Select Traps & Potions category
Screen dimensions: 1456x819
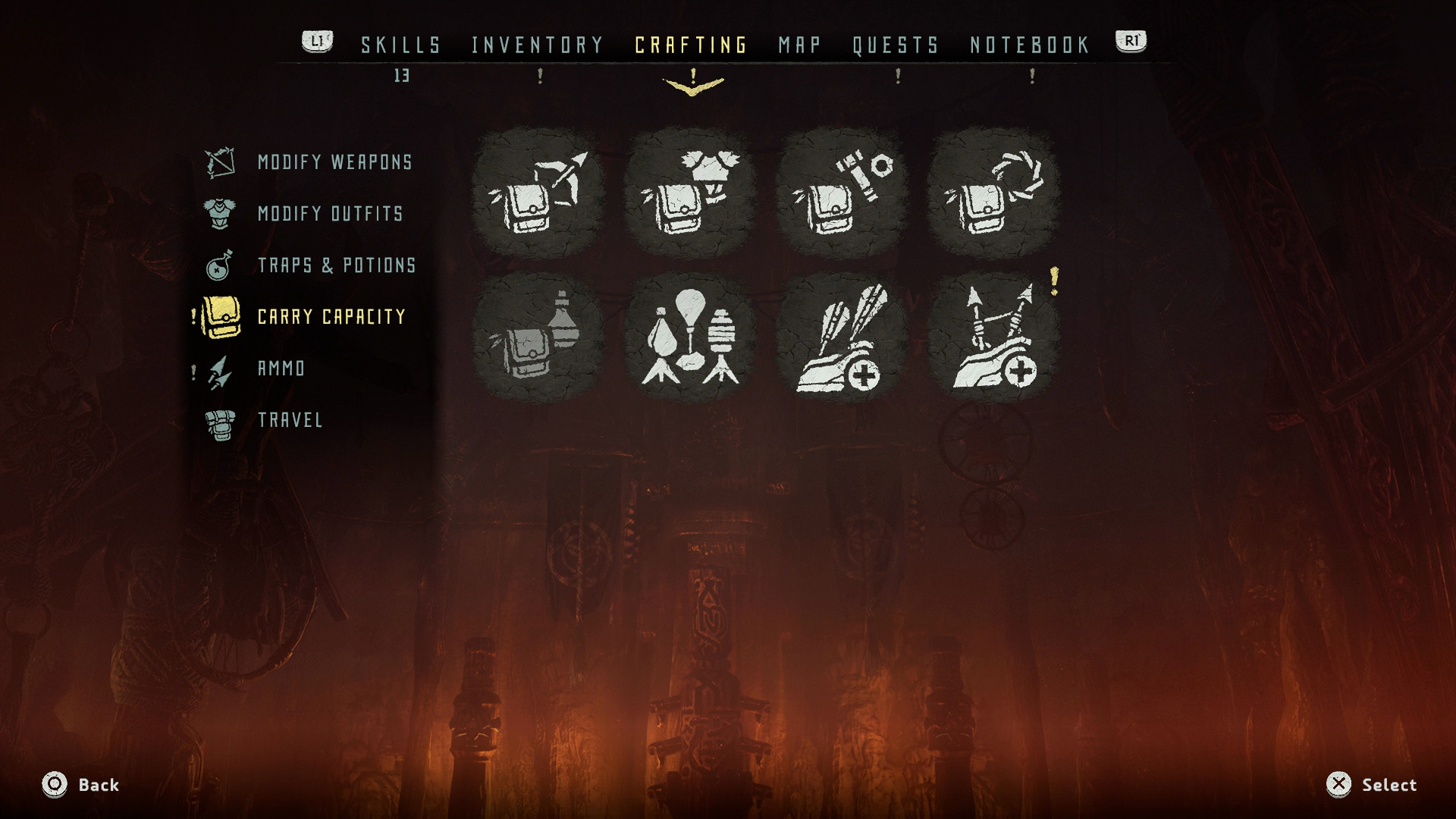pos(337,265)
